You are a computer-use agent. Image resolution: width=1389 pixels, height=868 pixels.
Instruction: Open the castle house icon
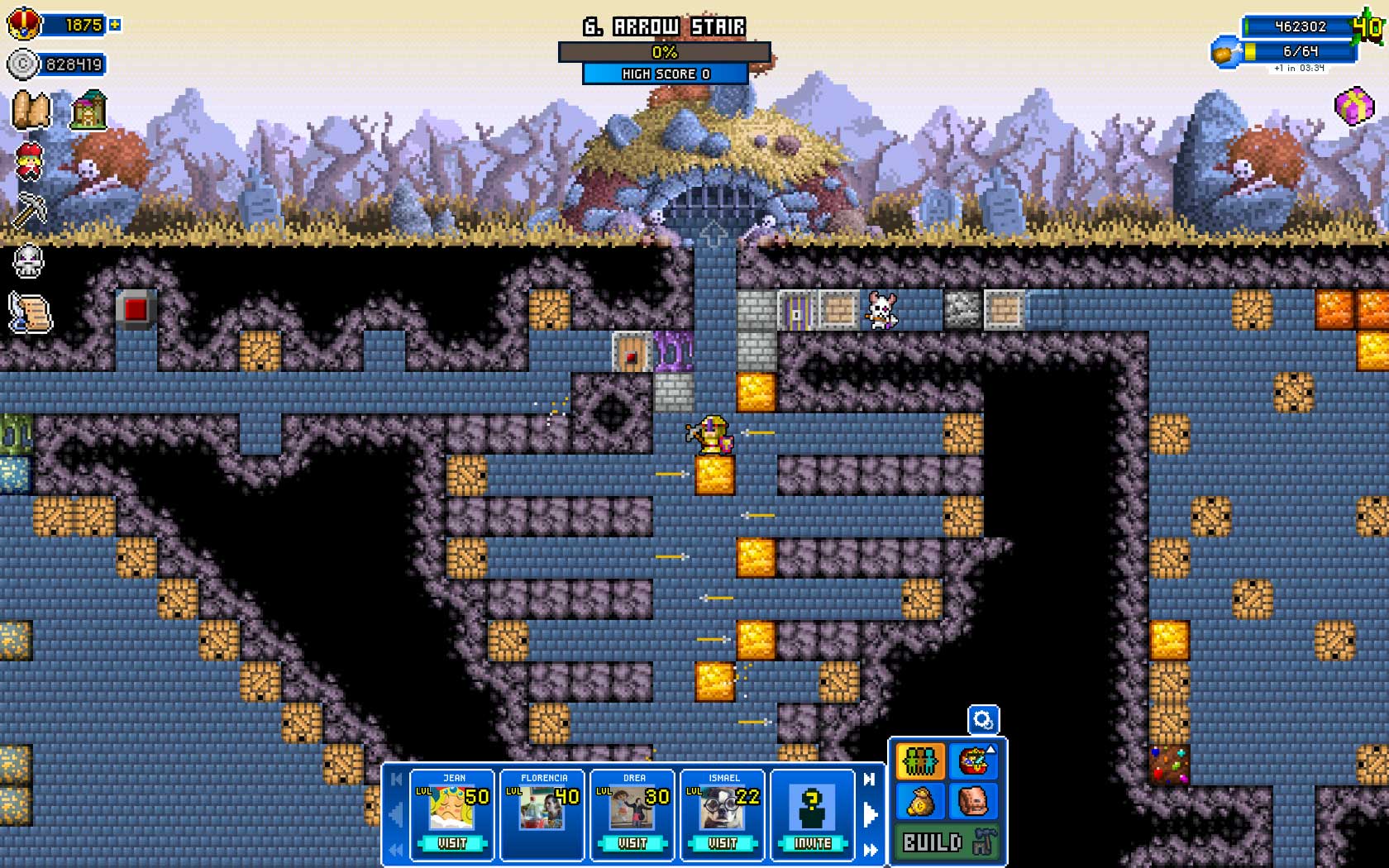coord(88,111)
